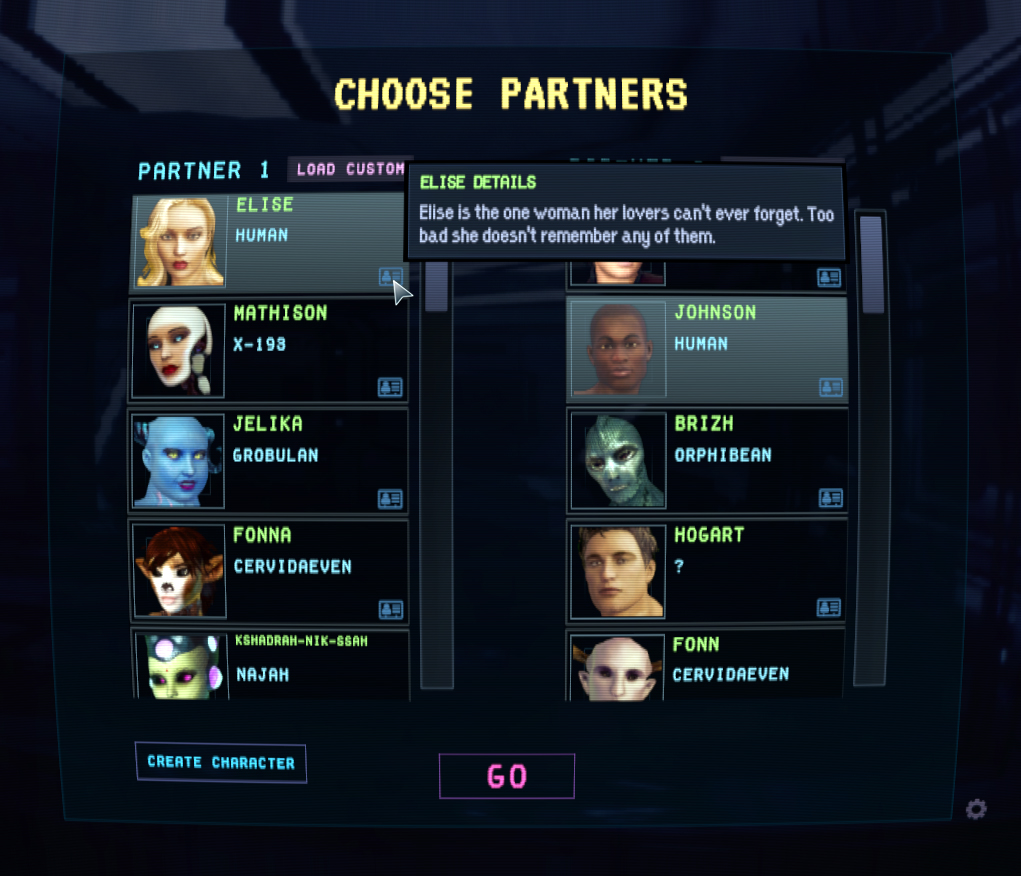Open the Create Character screen
Screen dimensions: 1021x876
[221, 762]
